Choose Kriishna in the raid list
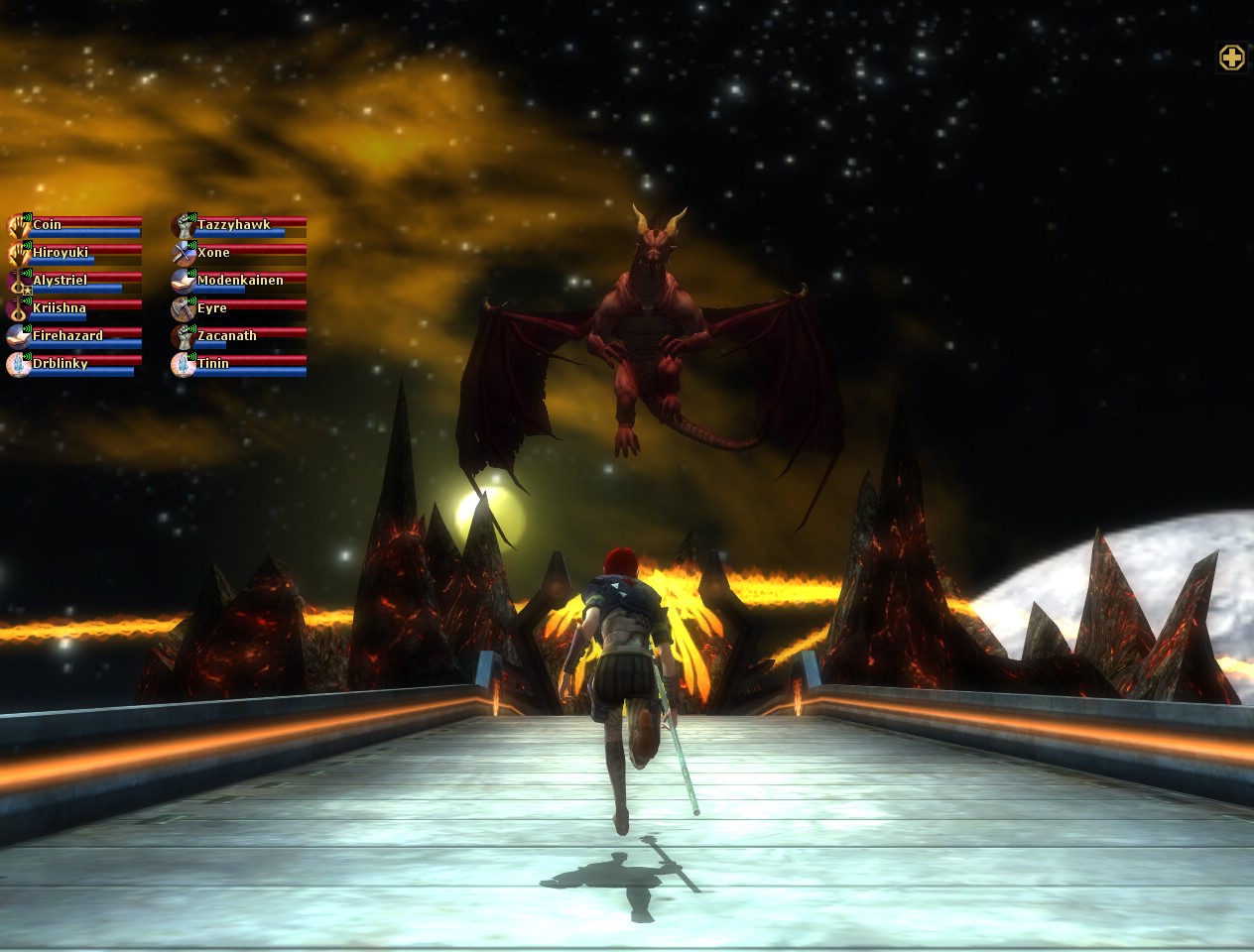 coord(75,308)
